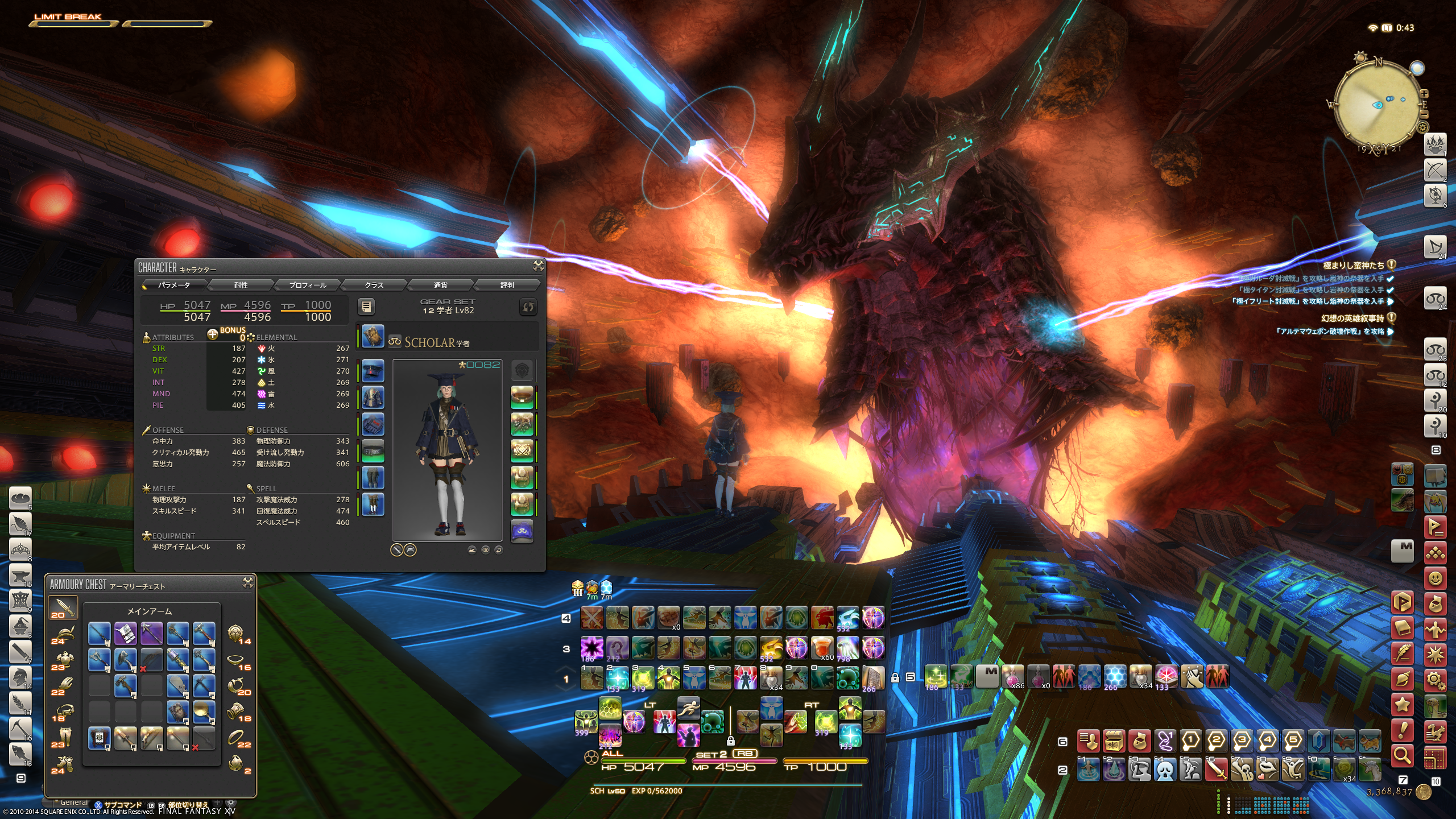Show the 通貨 currency tab

tap(440, 285)
